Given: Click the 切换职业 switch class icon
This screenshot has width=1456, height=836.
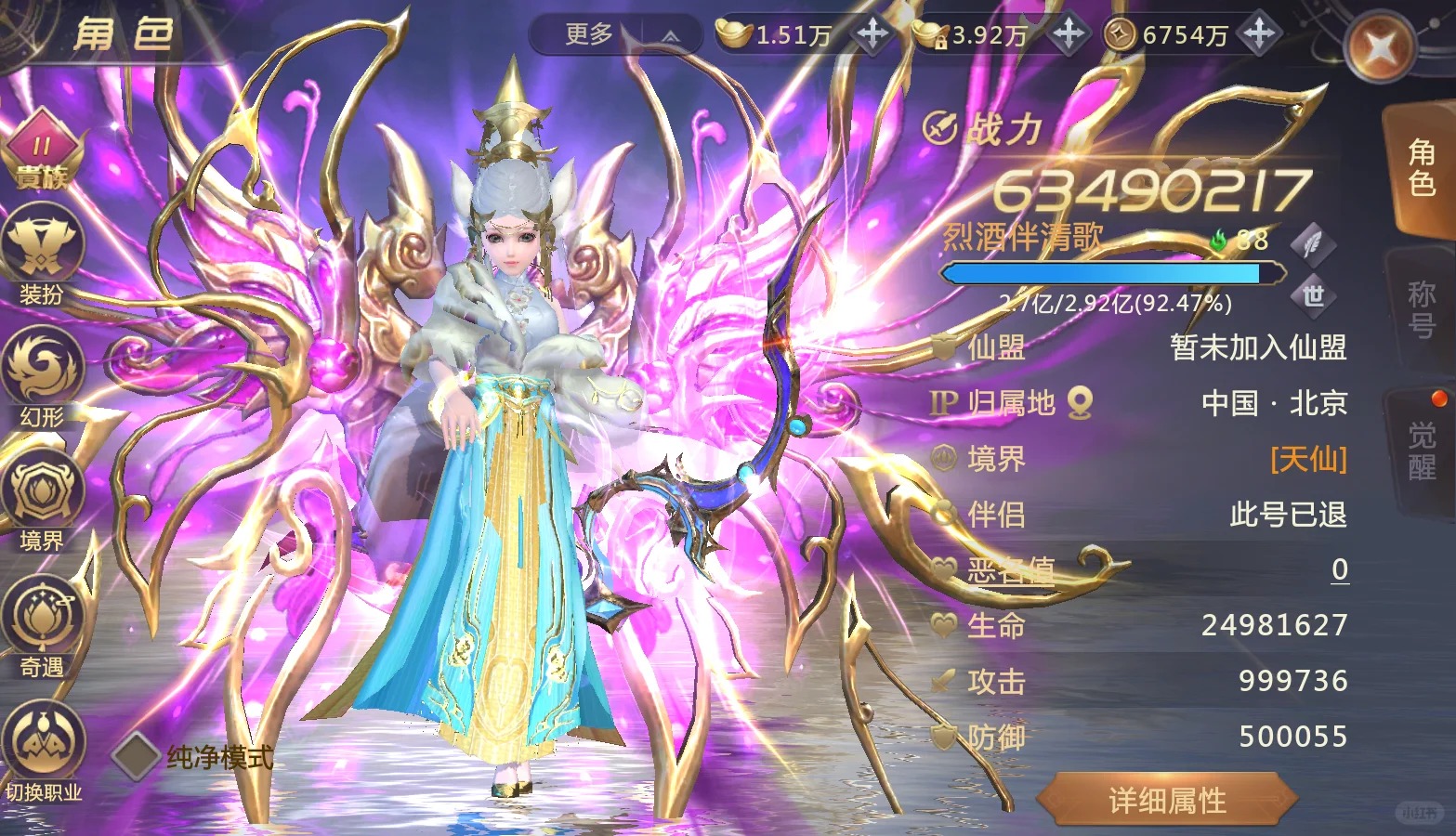Looking at the screenshot, I should coord(43,752).
